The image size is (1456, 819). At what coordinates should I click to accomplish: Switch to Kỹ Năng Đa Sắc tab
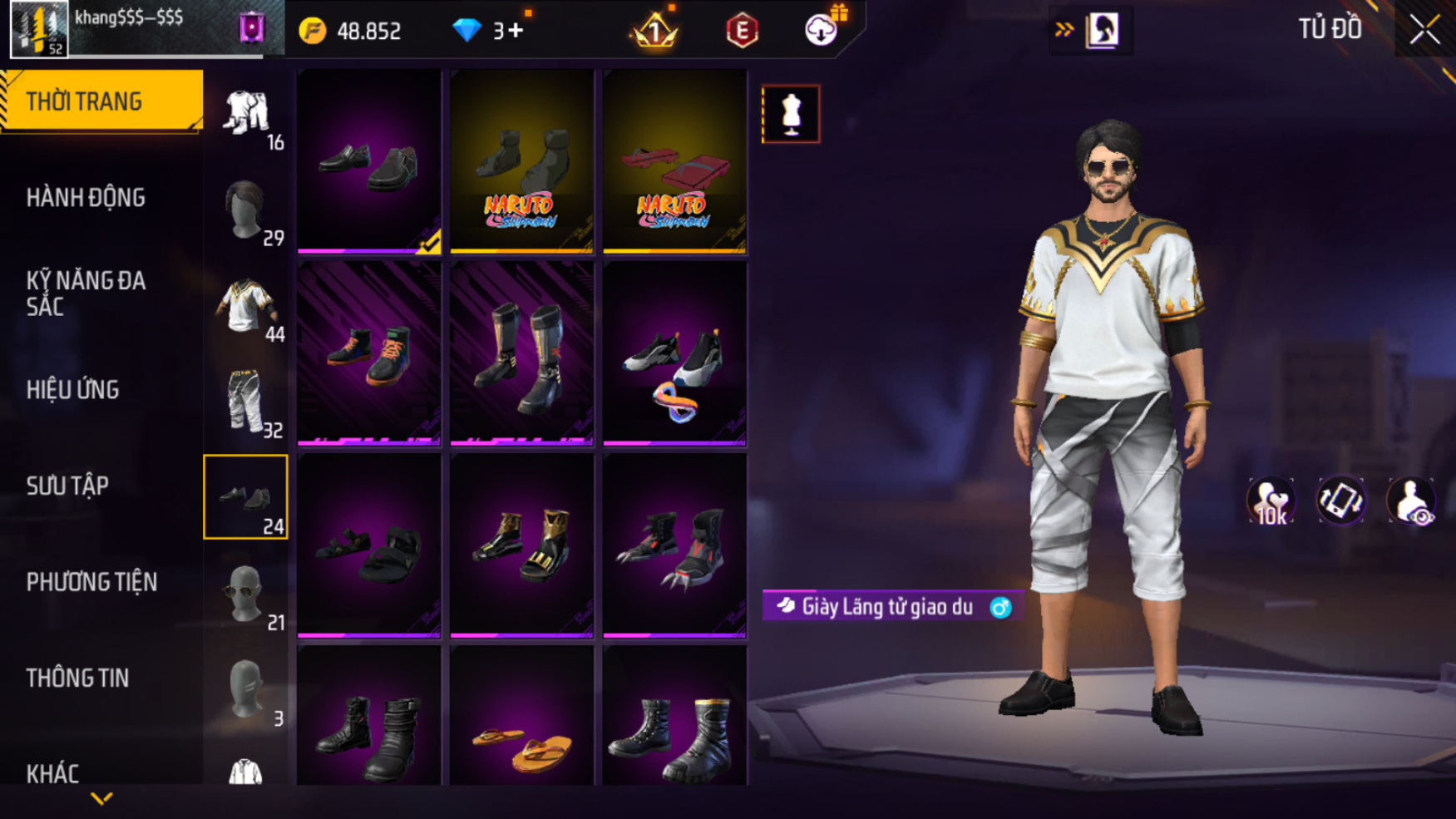[x=86, y=294]
